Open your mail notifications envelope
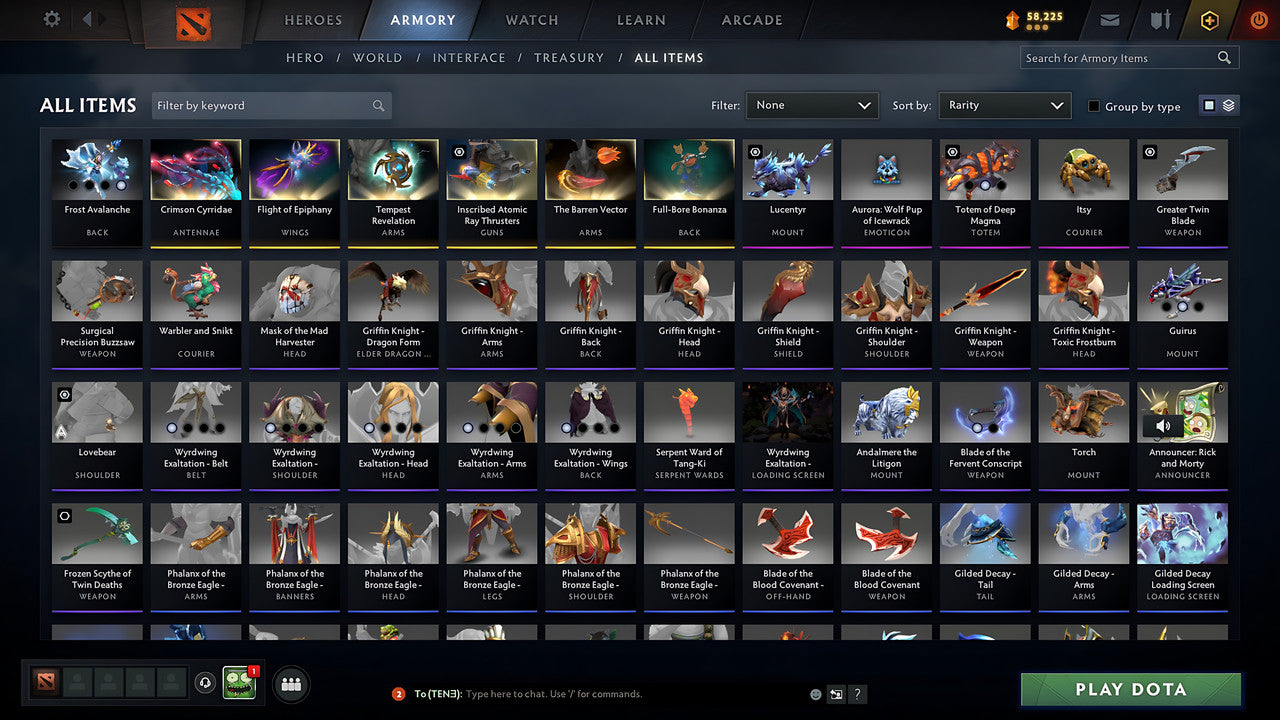Viewport: 1280px width, 720px height. point(1112,18)
